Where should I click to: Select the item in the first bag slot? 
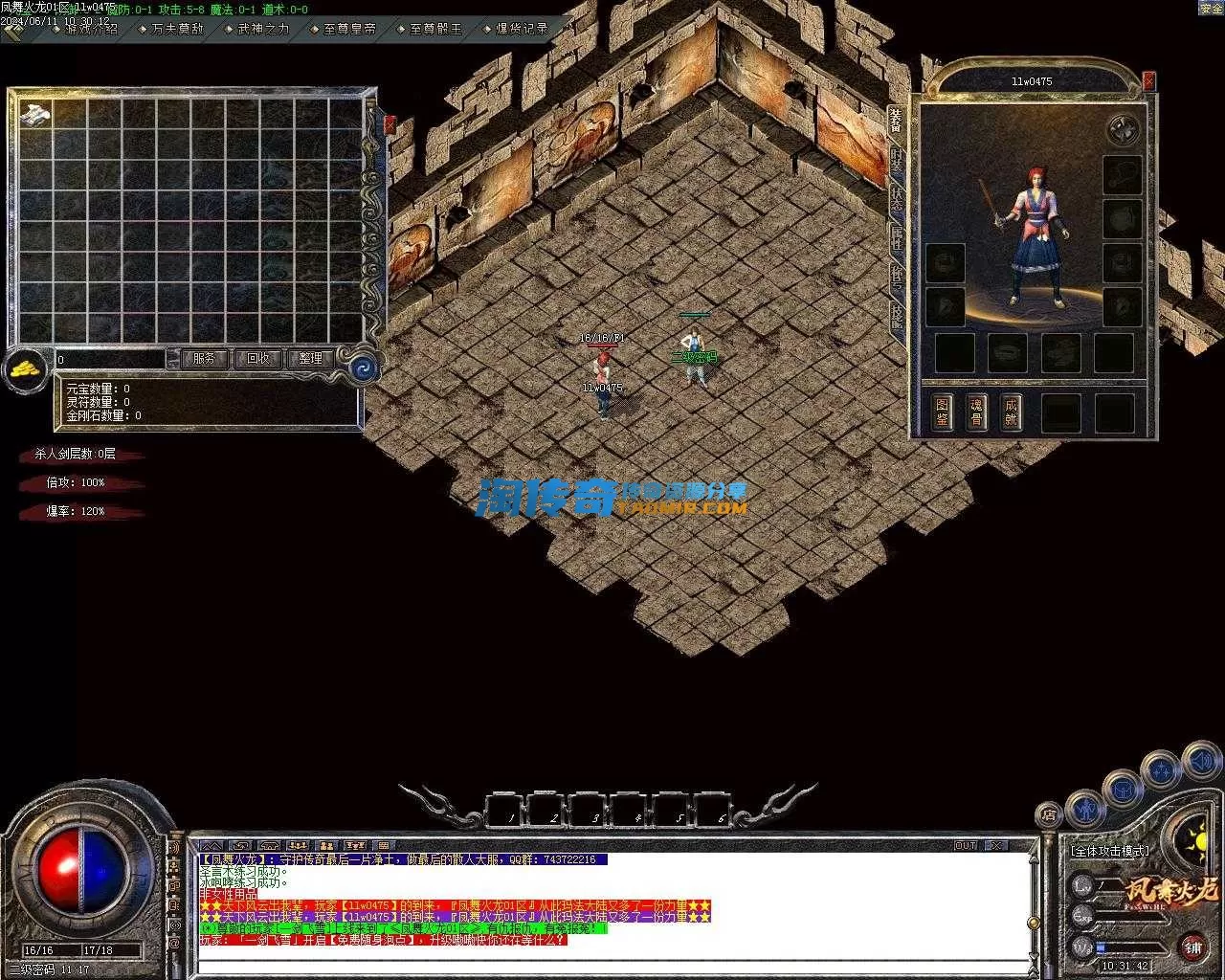(35, 114)
